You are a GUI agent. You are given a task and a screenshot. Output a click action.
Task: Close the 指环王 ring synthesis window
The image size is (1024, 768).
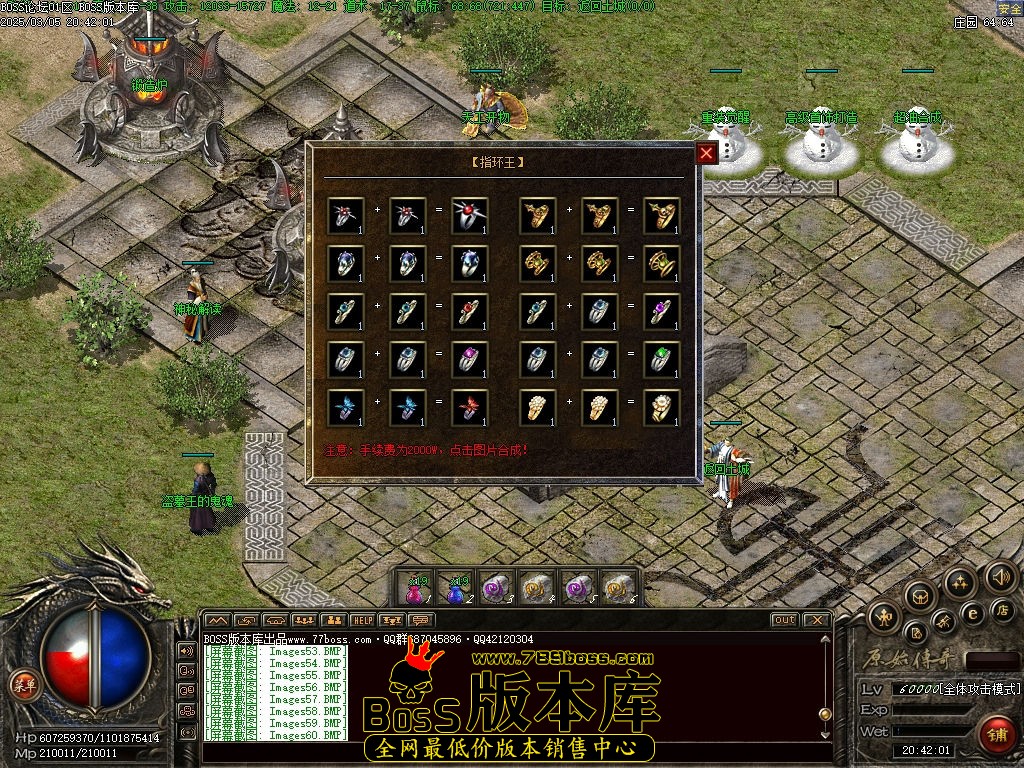pyautogui.click(x=706, y=153)
